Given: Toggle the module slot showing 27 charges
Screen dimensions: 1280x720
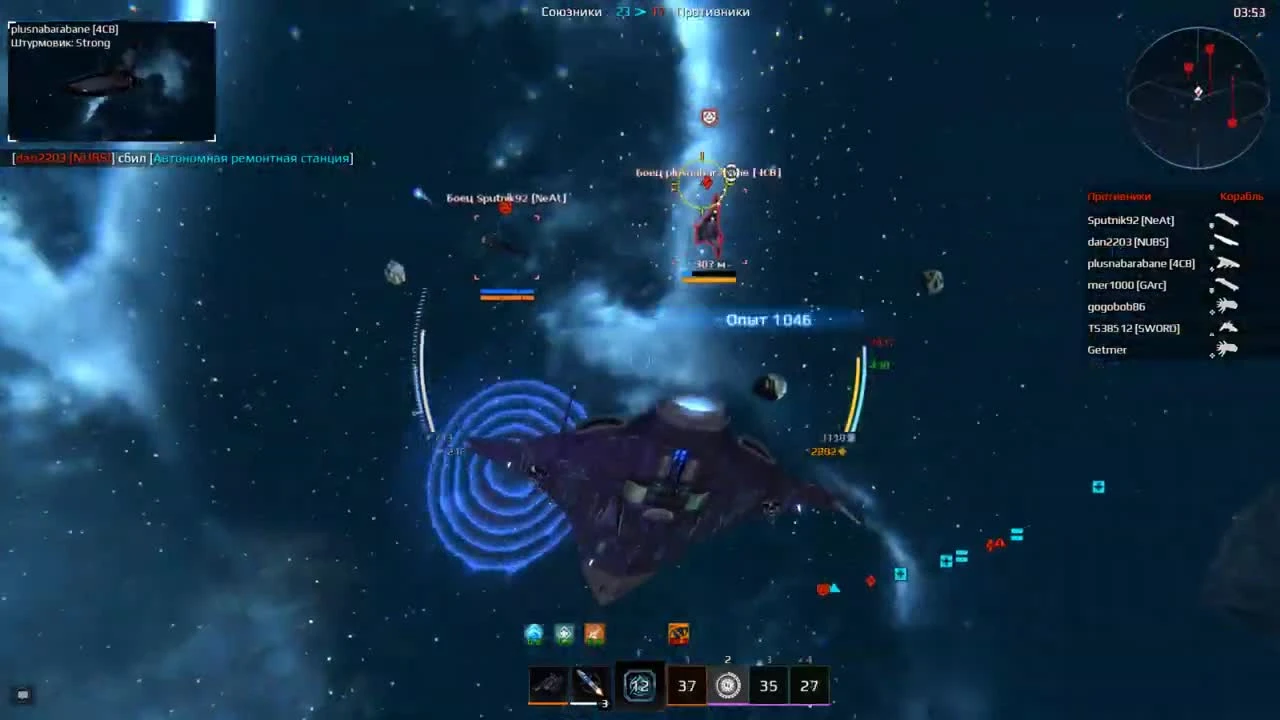Looking at the screenshot, I should [x=809, y=685].
